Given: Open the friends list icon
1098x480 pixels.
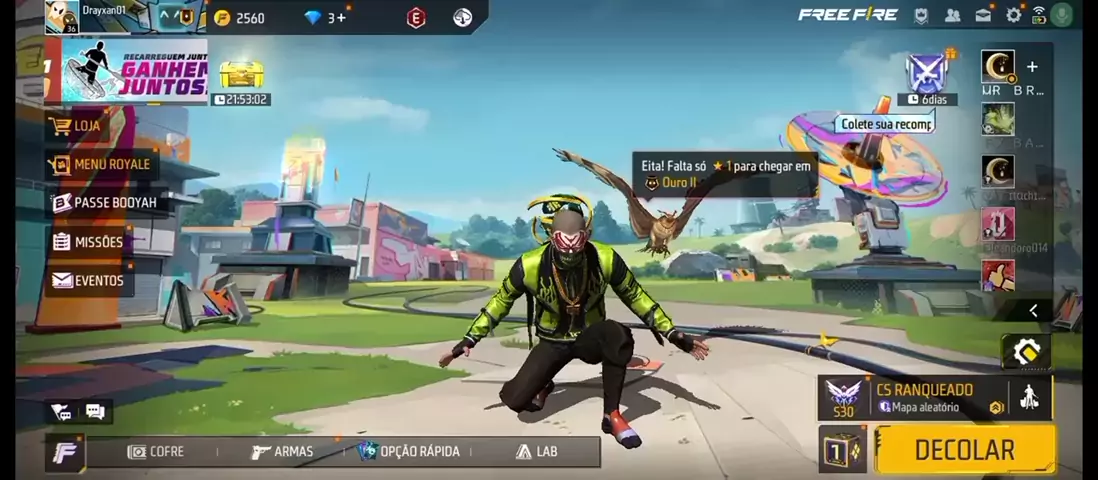Looking at the screenshot, I should click(953, 15).
